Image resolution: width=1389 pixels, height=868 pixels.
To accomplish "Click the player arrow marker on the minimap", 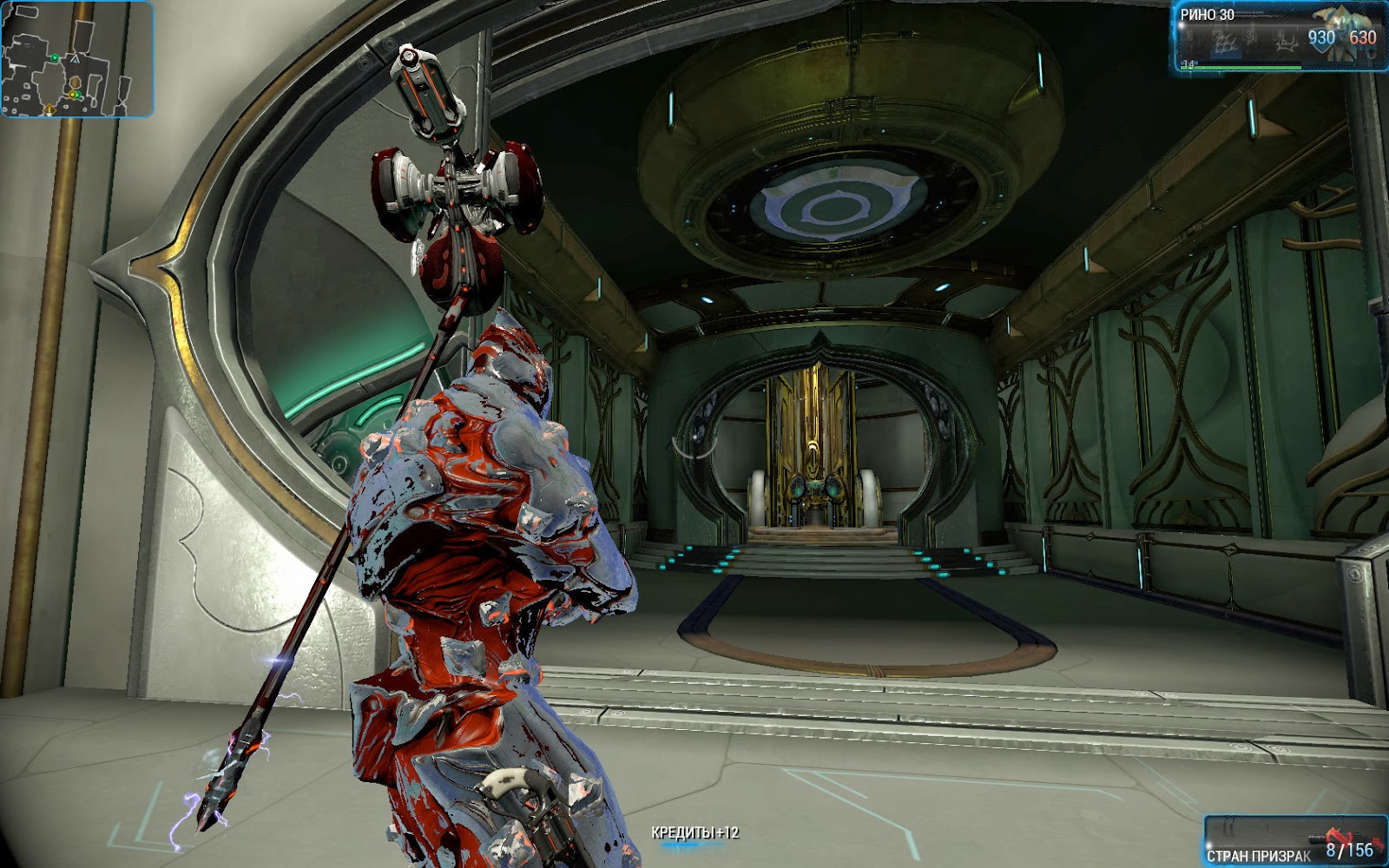I will [x=75, y=59].
